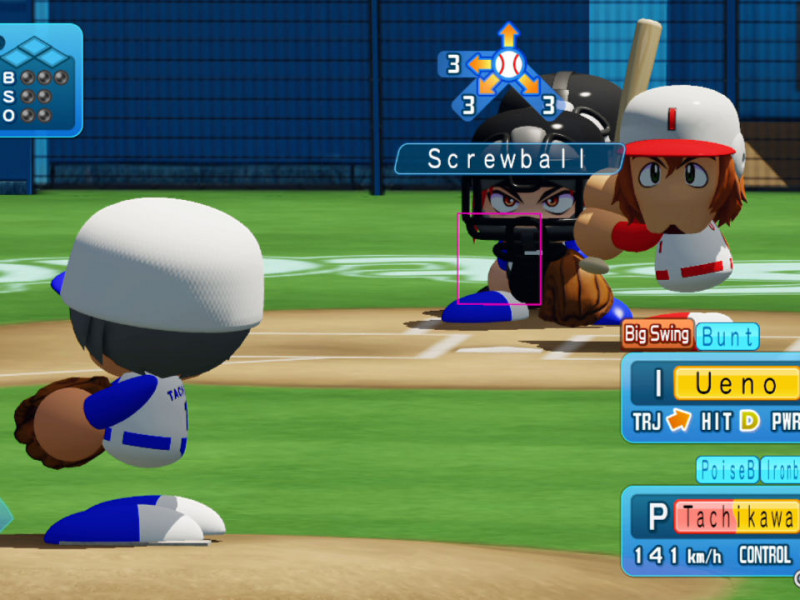Select the Big Swing tag
Viewport: 800px width, 600px height.
pyautogui.click(x=657, y=334)
